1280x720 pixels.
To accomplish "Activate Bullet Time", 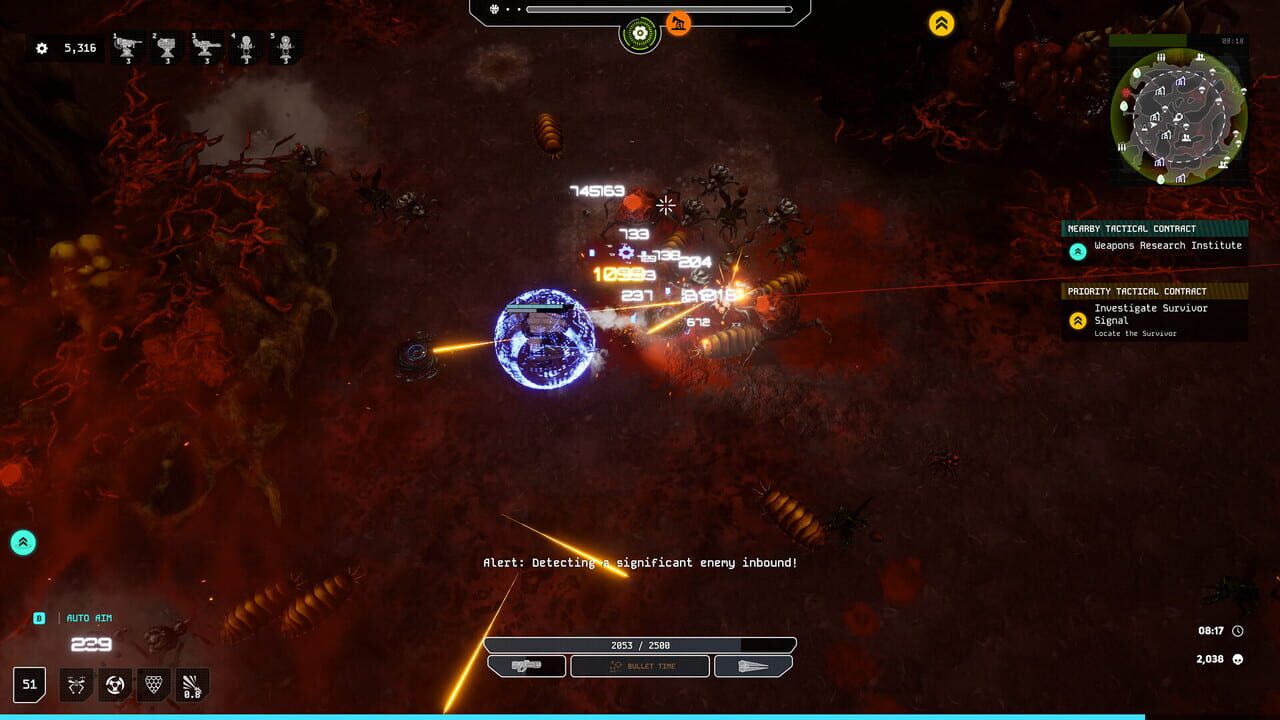I will click(639, 665).
